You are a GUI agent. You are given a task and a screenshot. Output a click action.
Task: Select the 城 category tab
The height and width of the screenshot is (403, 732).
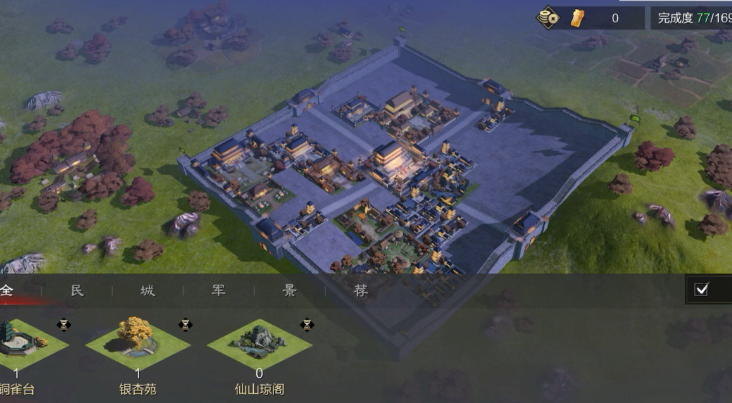pyautogui.click(x=148, y=291)
